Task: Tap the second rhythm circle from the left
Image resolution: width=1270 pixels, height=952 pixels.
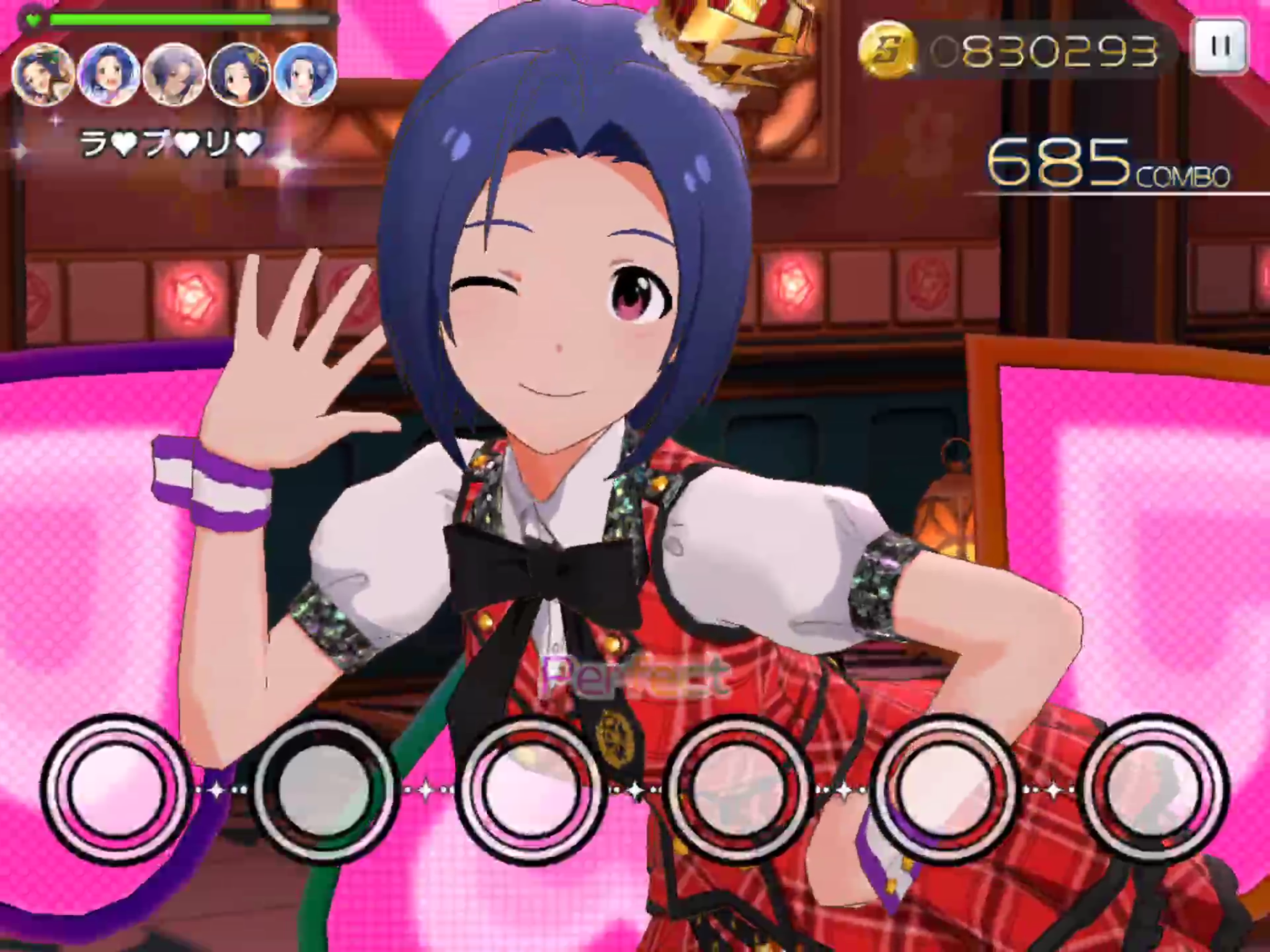Action: coord(324,787)
